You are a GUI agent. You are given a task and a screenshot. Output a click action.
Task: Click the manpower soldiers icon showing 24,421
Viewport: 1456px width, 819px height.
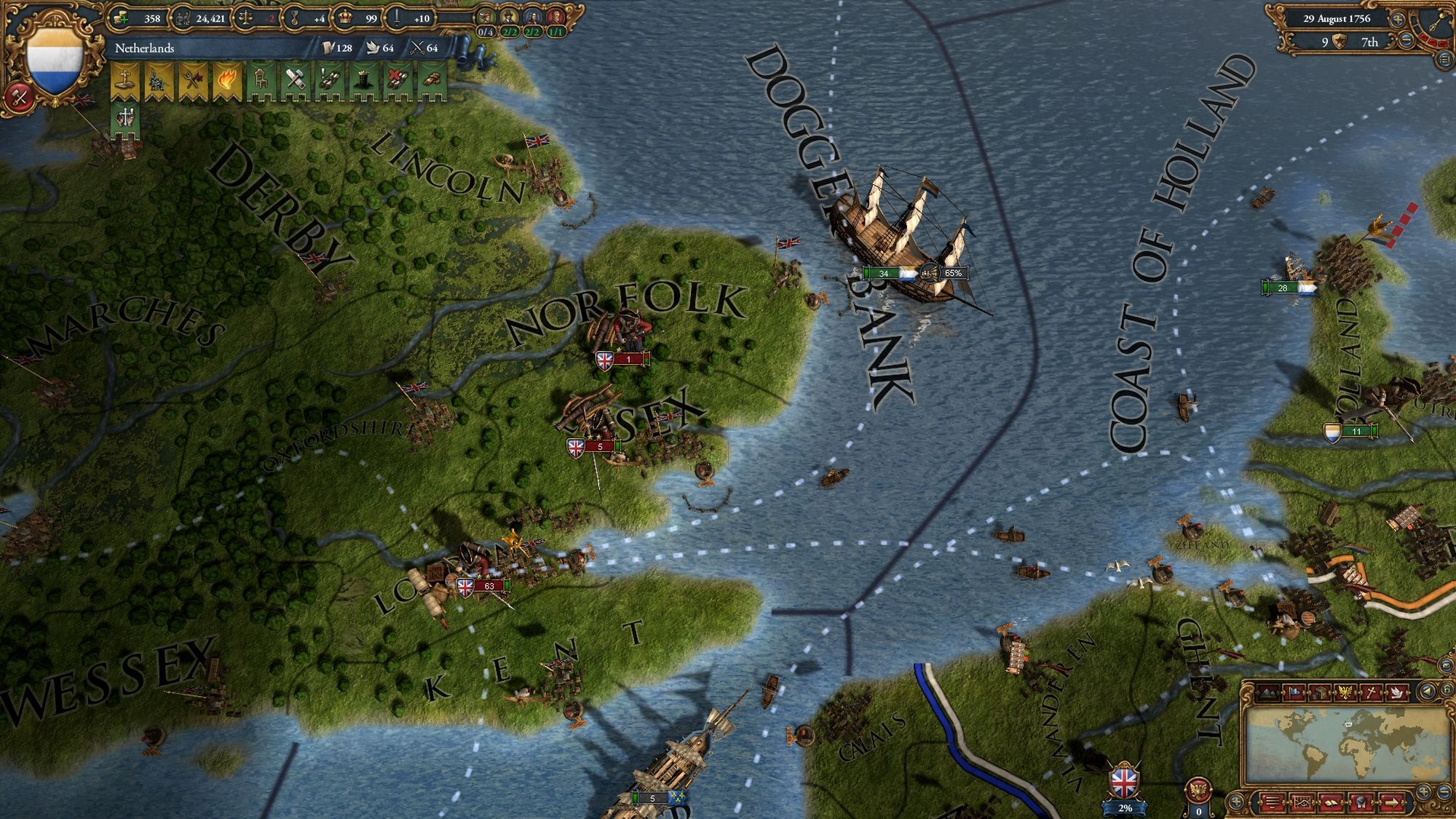[x=183, y=18]
